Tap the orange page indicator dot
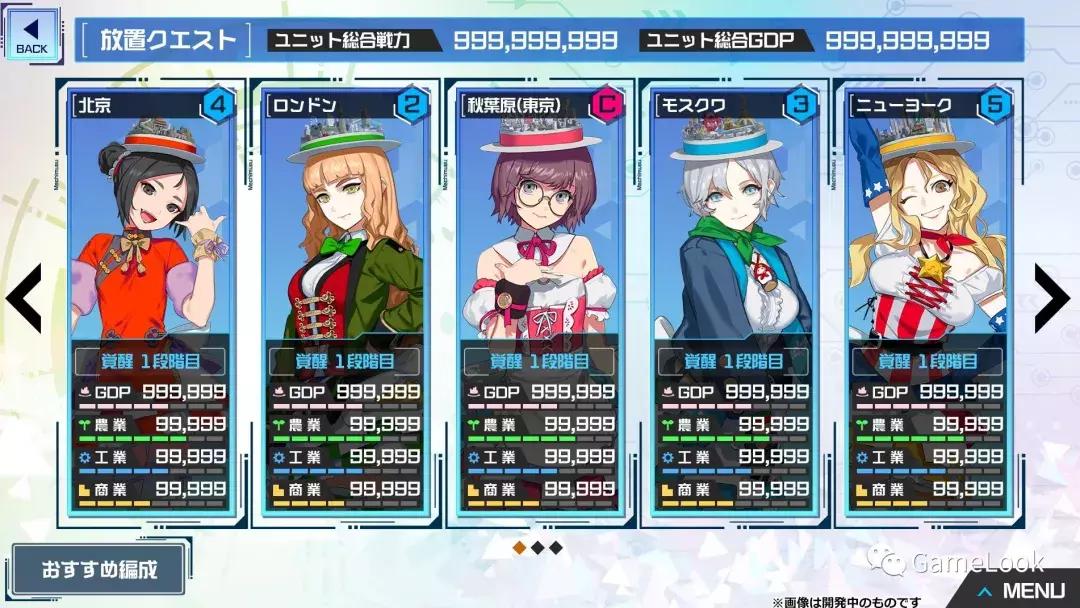 (x=519, y=547)
